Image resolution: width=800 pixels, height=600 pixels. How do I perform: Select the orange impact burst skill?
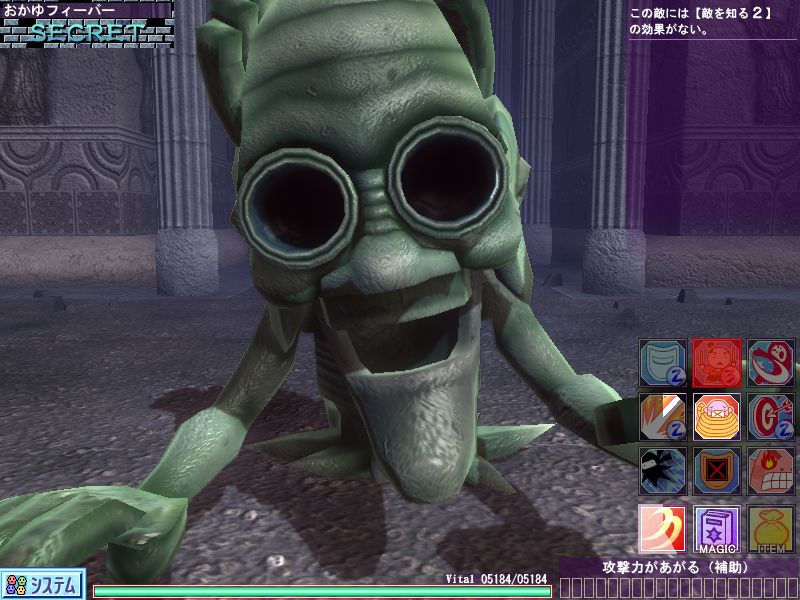click(662, 416)
